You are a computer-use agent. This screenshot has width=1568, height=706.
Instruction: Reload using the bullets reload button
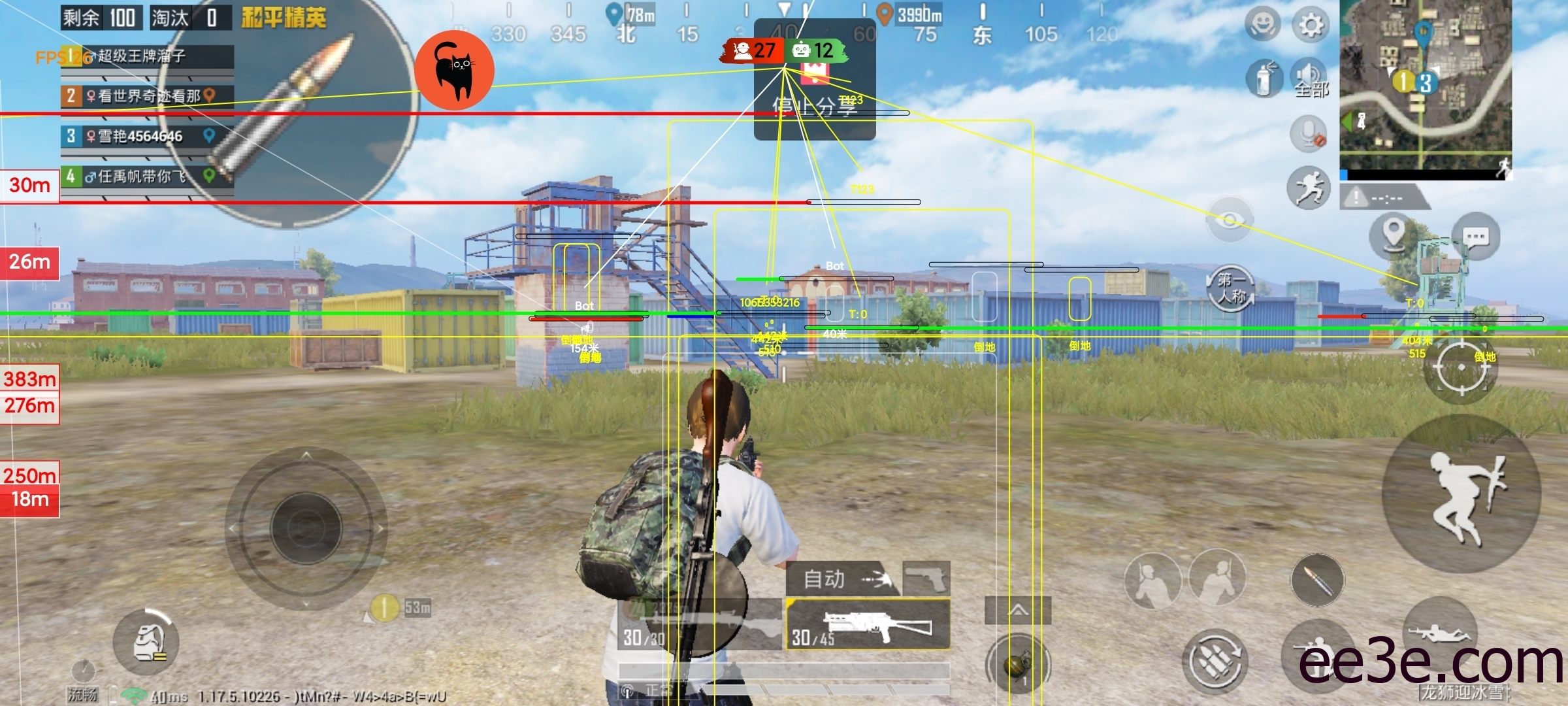click(x=1215, y=662)
